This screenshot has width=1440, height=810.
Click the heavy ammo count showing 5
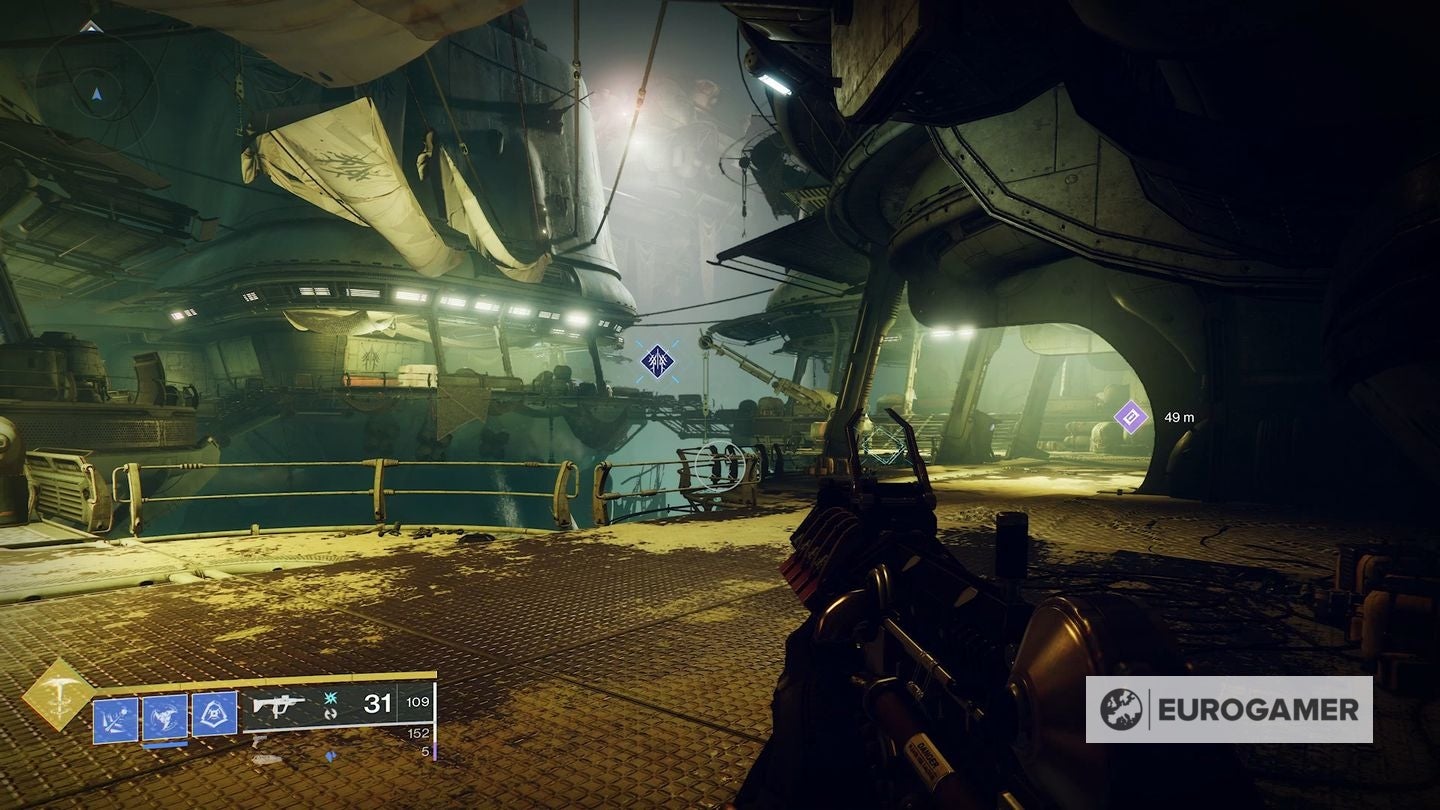pos(427,751)
